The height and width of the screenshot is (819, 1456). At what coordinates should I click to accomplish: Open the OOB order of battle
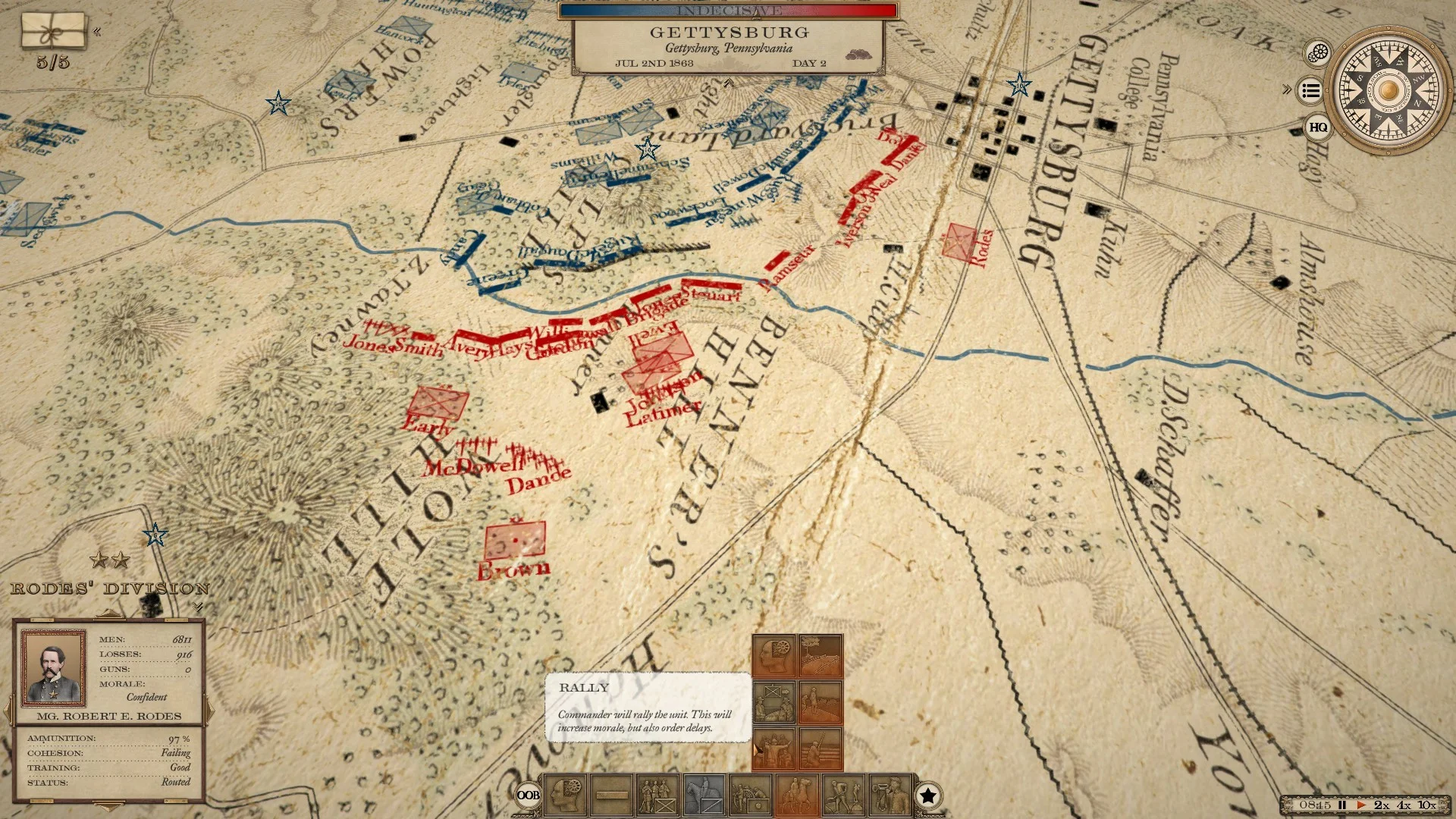point(529,795)
